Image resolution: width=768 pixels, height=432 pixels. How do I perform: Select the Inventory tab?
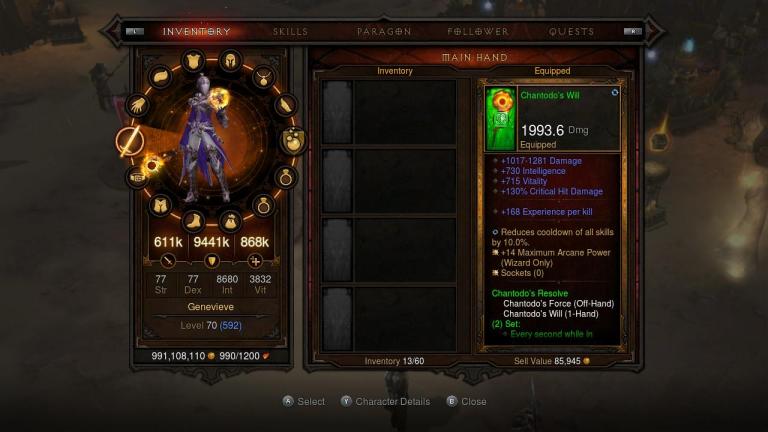pyautogui.click(x=196, y=32)
